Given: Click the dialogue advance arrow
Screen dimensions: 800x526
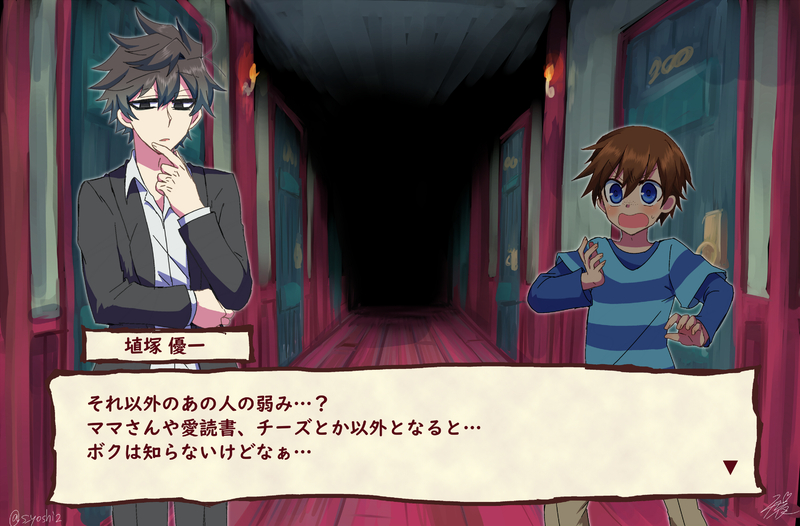Looking at the screenshot, I should click(730, 466).
